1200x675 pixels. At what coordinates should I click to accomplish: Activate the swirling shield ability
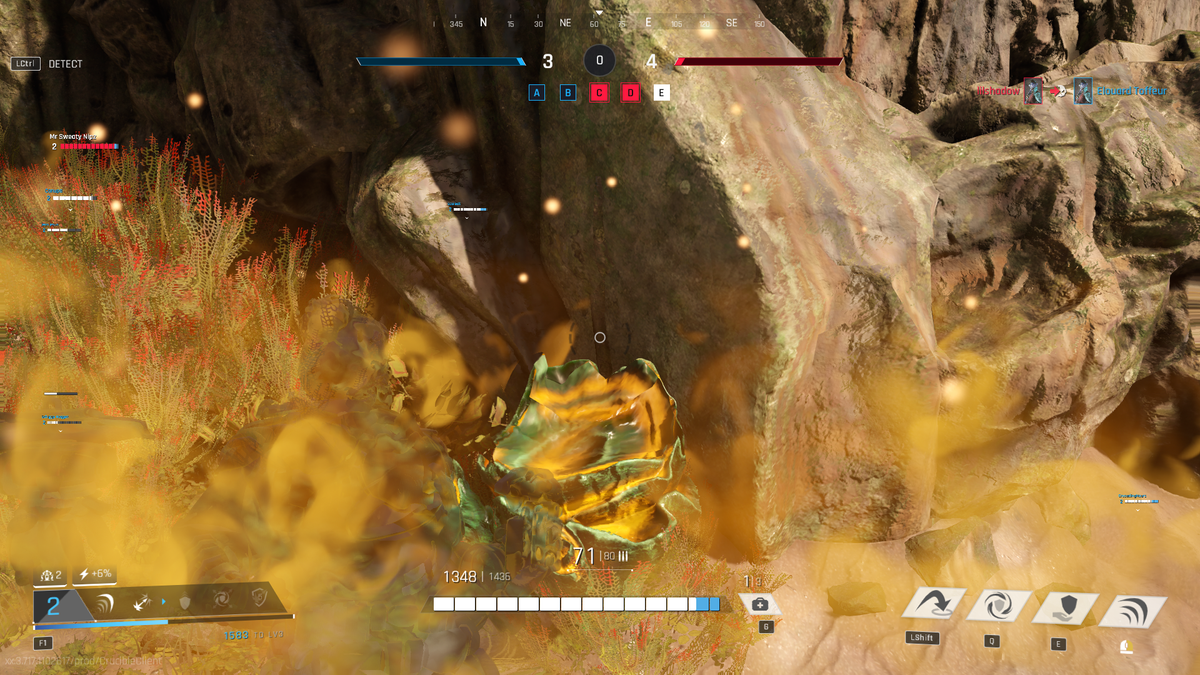996,606
